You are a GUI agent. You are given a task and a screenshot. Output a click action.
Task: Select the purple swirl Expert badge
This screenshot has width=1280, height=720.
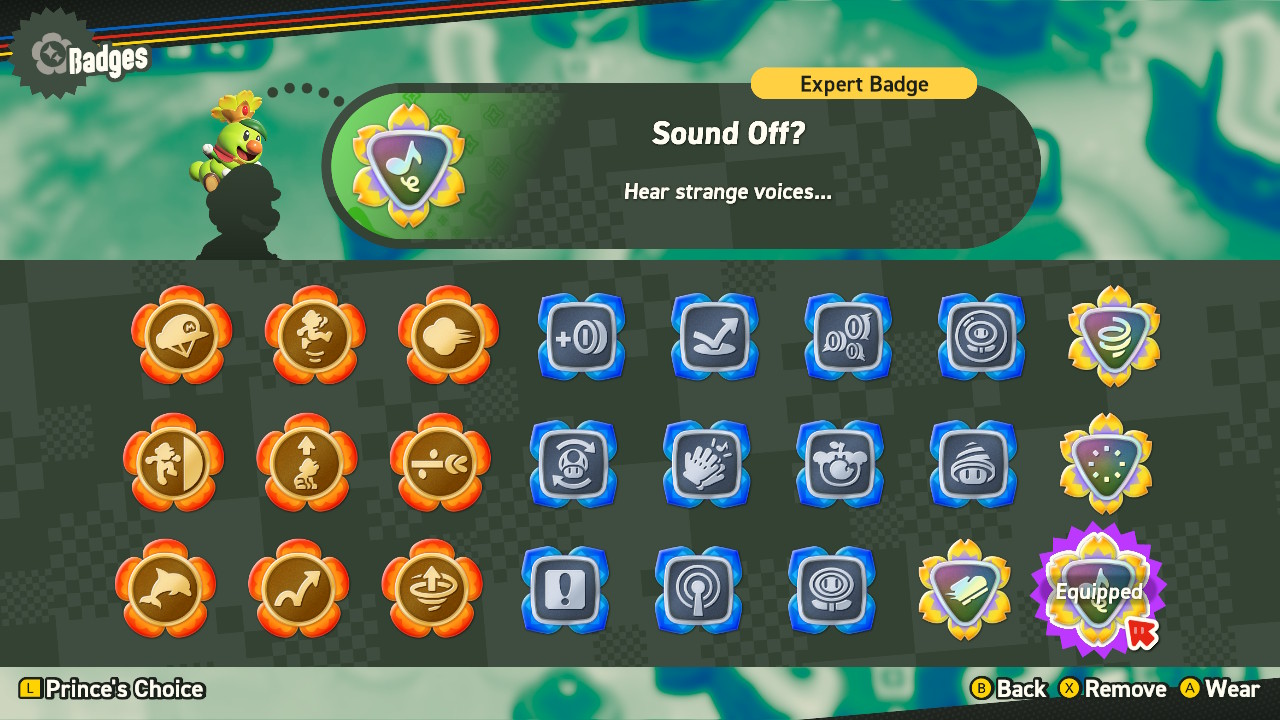[1113, 337]
